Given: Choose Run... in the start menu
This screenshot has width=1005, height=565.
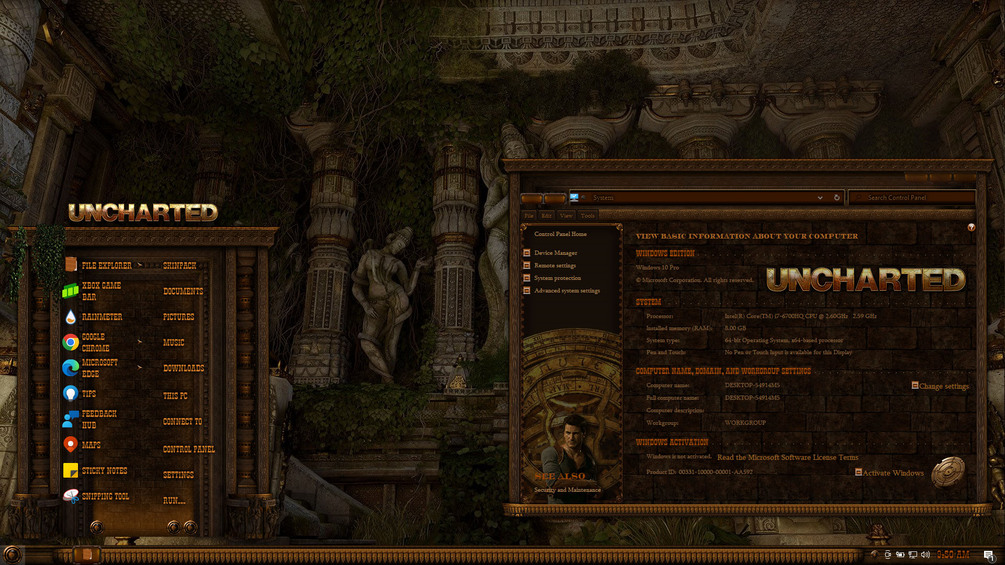Looking at the screenshot, I should click(x=174, y=500).
